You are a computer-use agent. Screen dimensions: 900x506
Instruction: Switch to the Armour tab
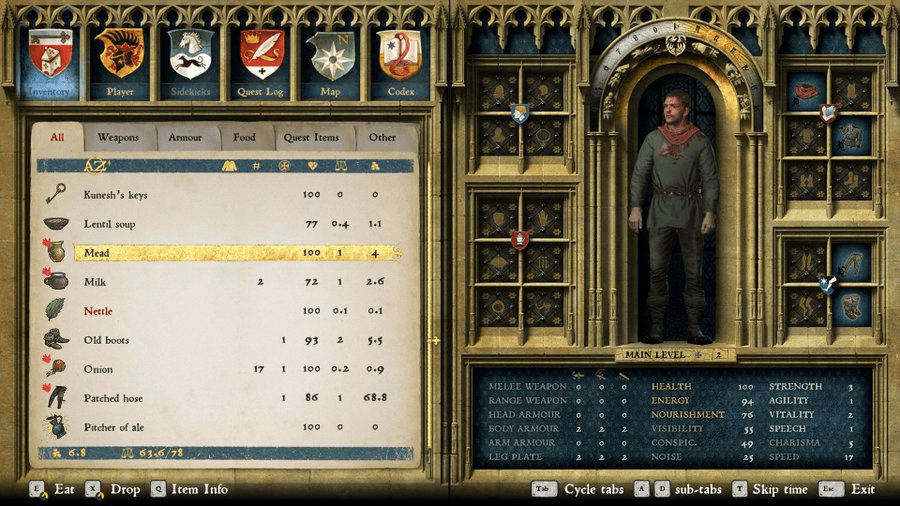185,137
